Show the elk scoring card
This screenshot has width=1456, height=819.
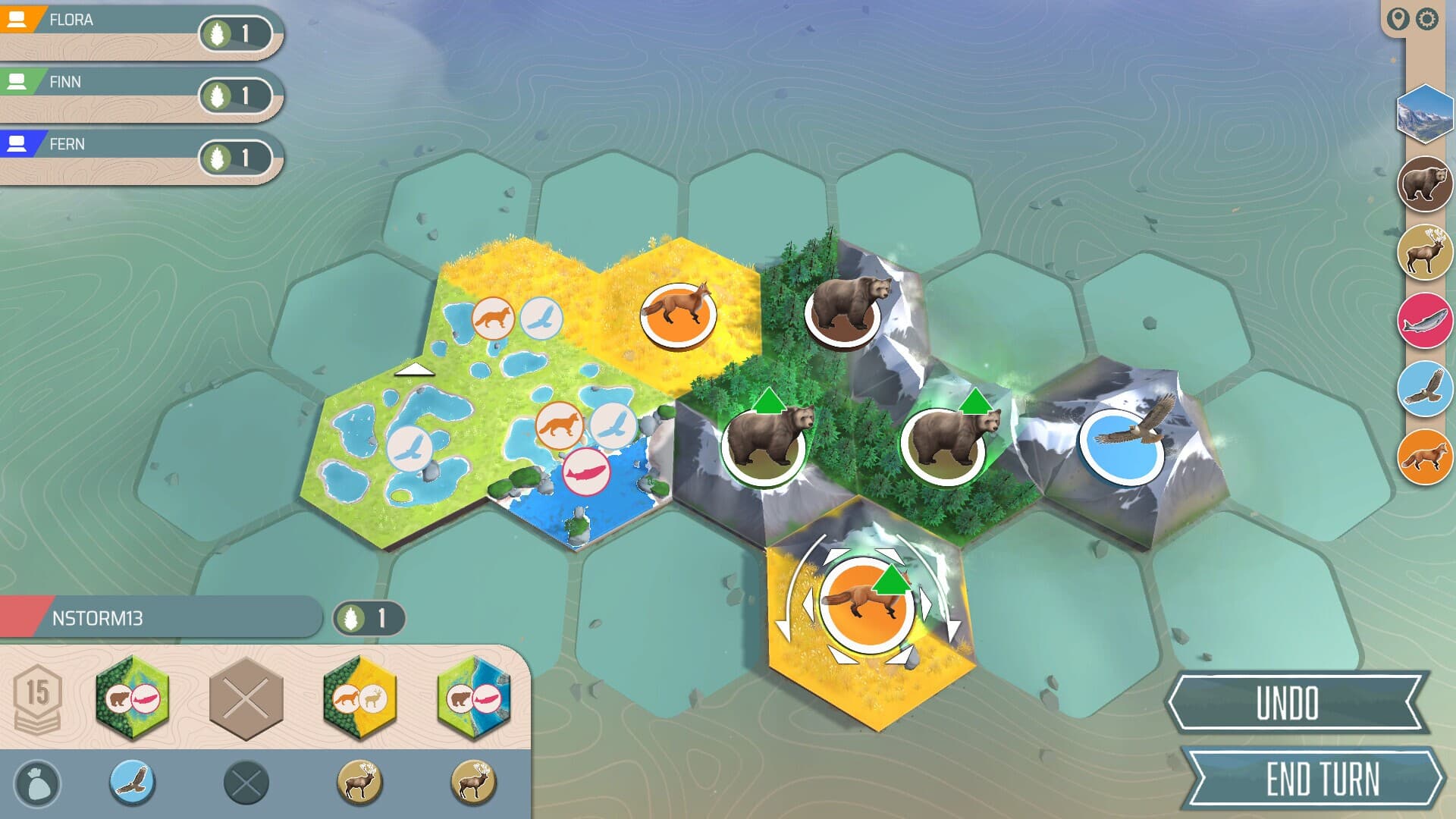pos(1424,253)
